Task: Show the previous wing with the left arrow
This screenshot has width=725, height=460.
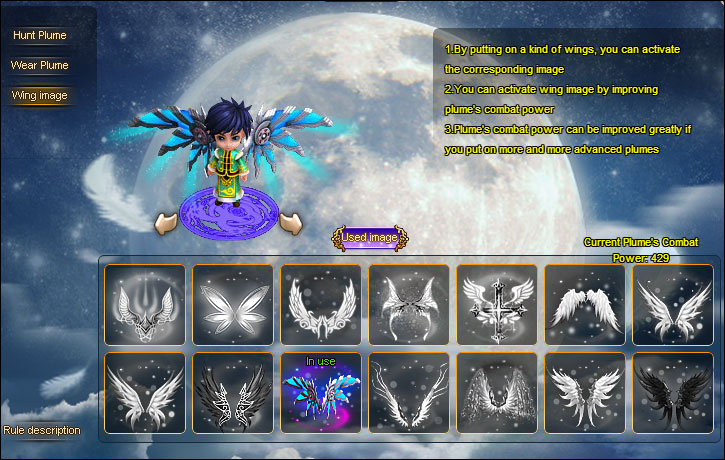Action: tap(166, 222)
